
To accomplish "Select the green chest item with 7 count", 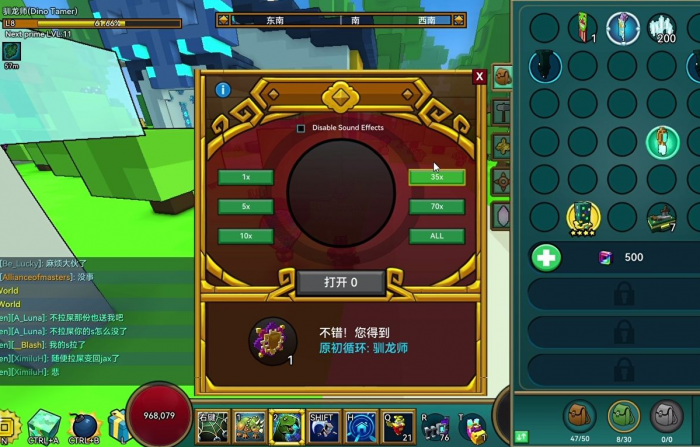I will (x=661, y=215).
